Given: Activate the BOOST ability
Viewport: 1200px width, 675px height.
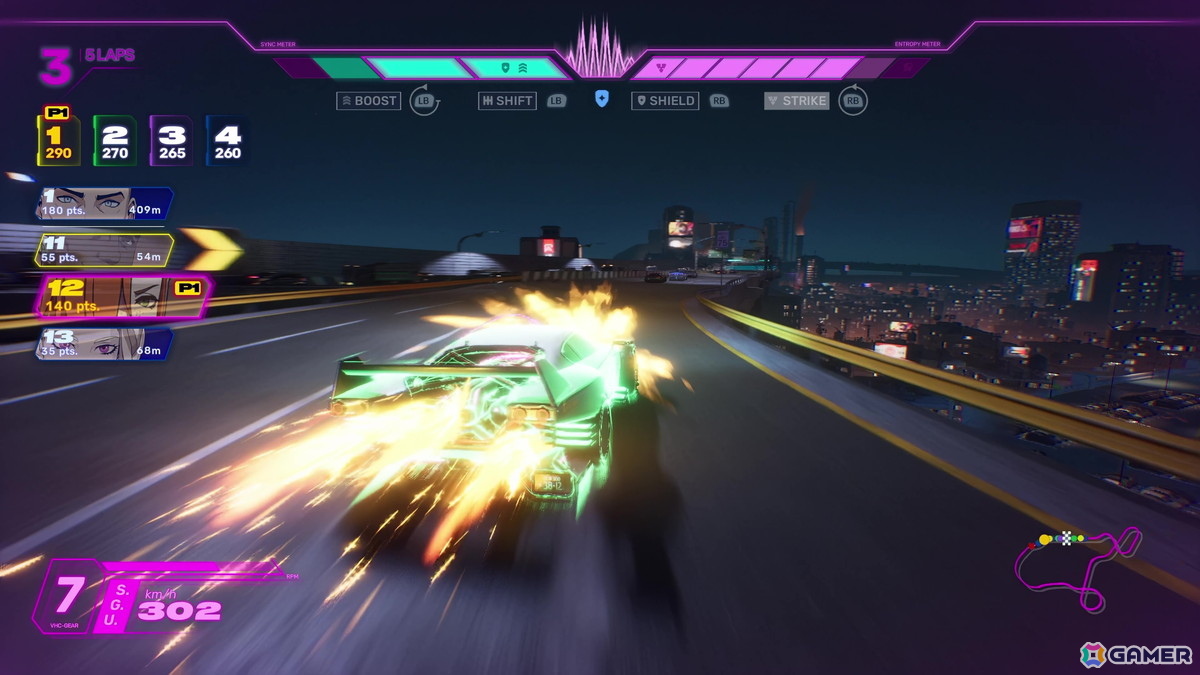Looking at the screenshot, I should tap(369, 101).
